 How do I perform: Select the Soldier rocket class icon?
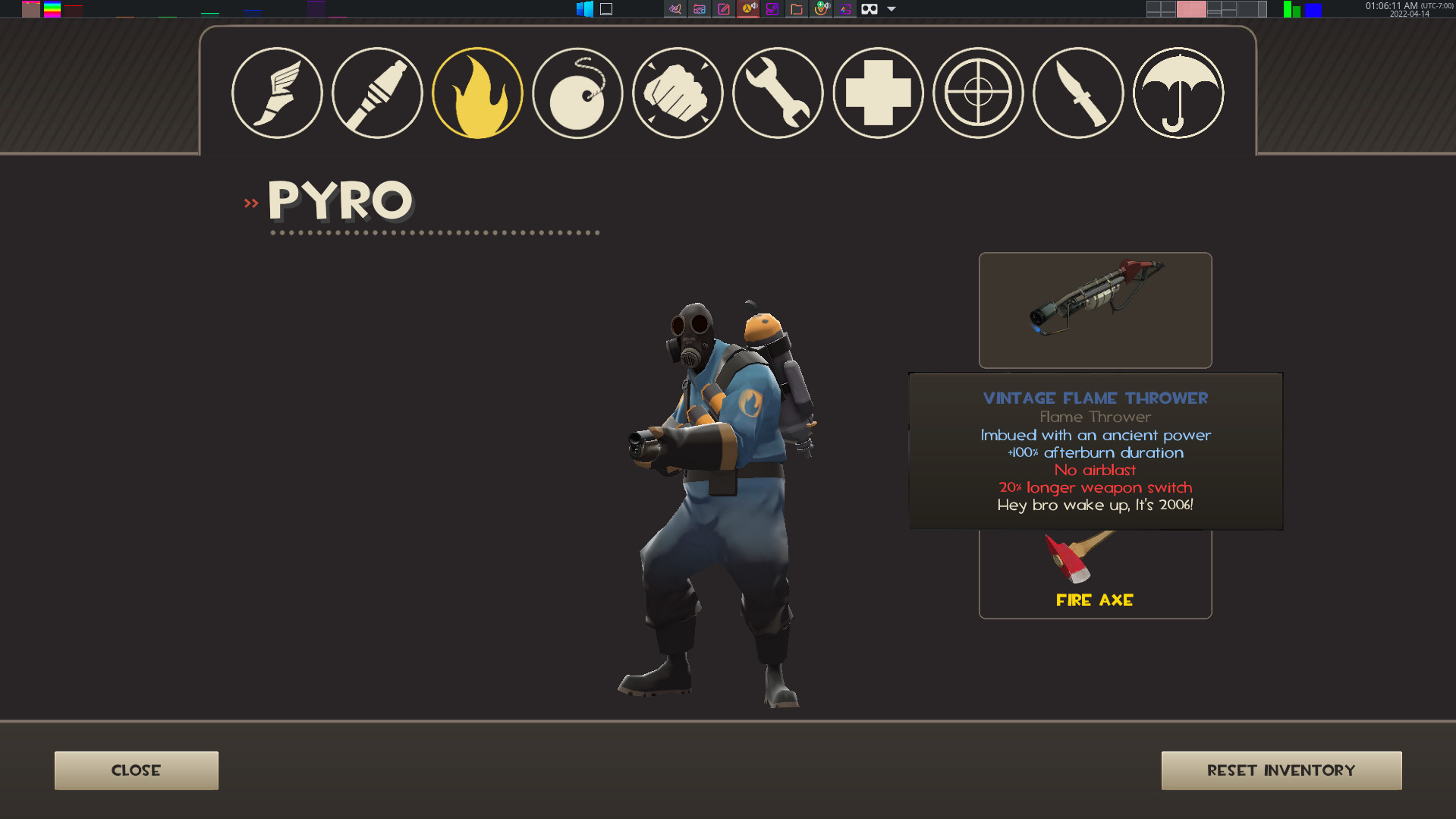pyautogui.click(x=376, y=92)
